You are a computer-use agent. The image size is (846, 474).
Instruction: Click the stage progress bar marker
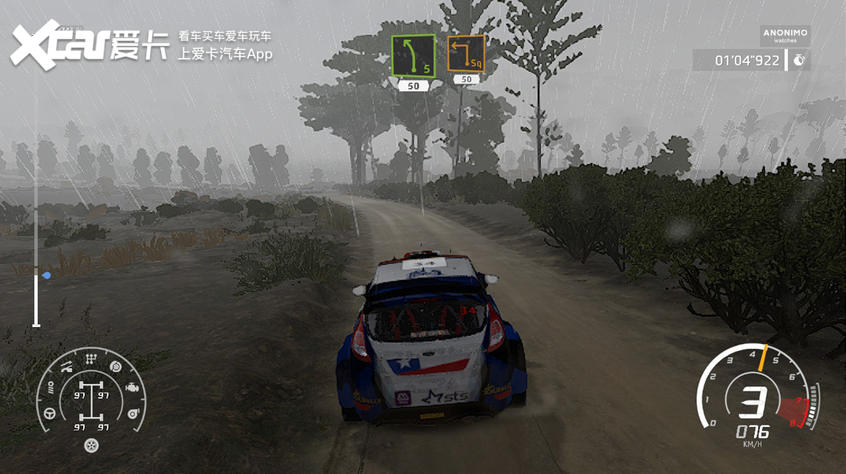46,274
